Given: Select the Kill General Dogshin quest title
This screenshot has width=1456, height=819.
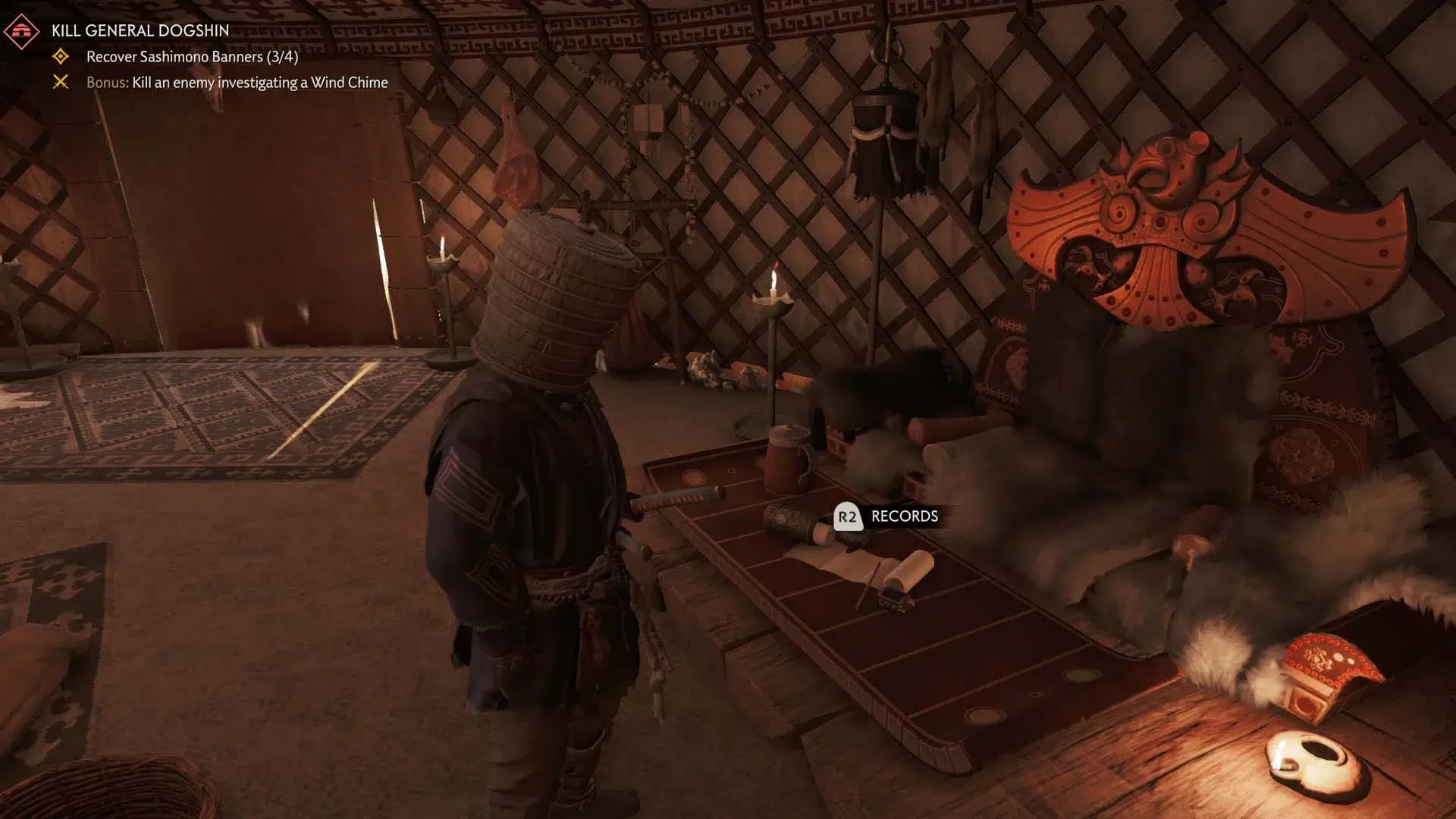Looking at the screenshot, I should (x=140, y=30).
